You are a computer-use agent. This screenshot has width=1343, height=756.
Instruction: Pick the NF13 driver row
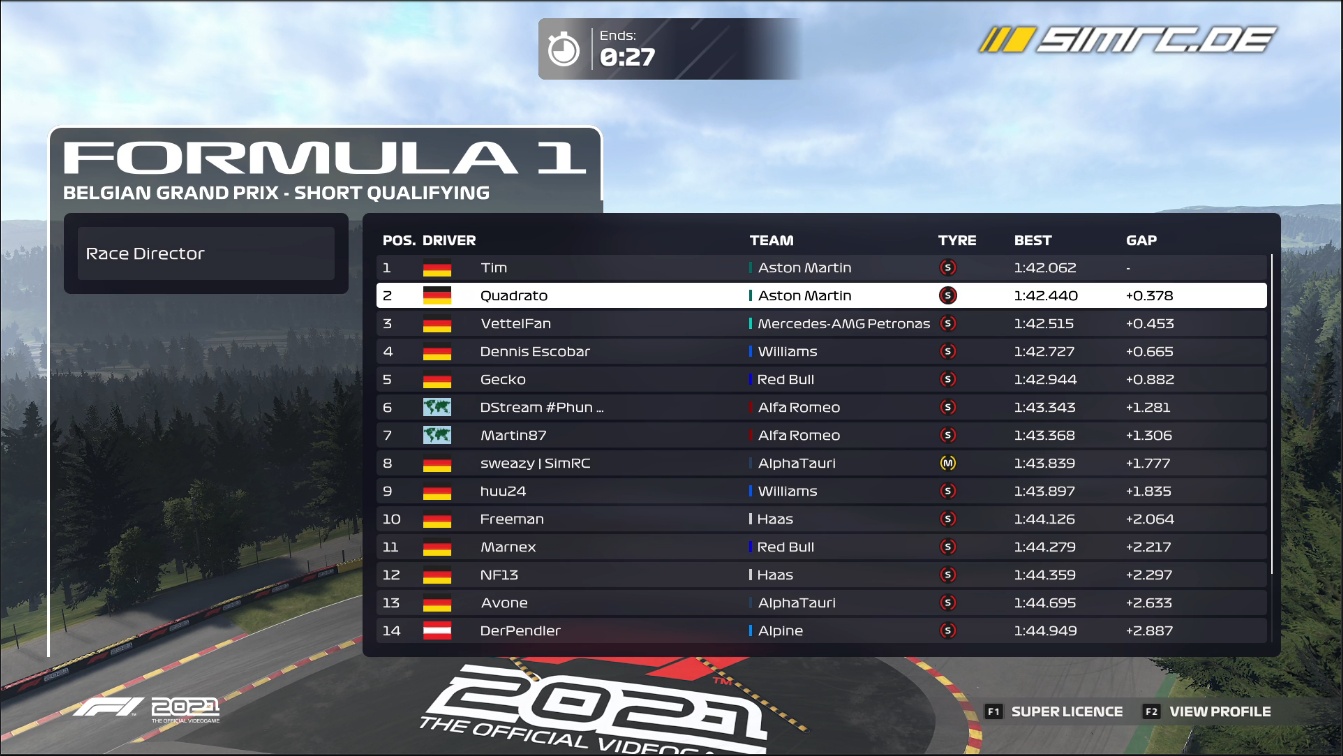pos(821,576)
